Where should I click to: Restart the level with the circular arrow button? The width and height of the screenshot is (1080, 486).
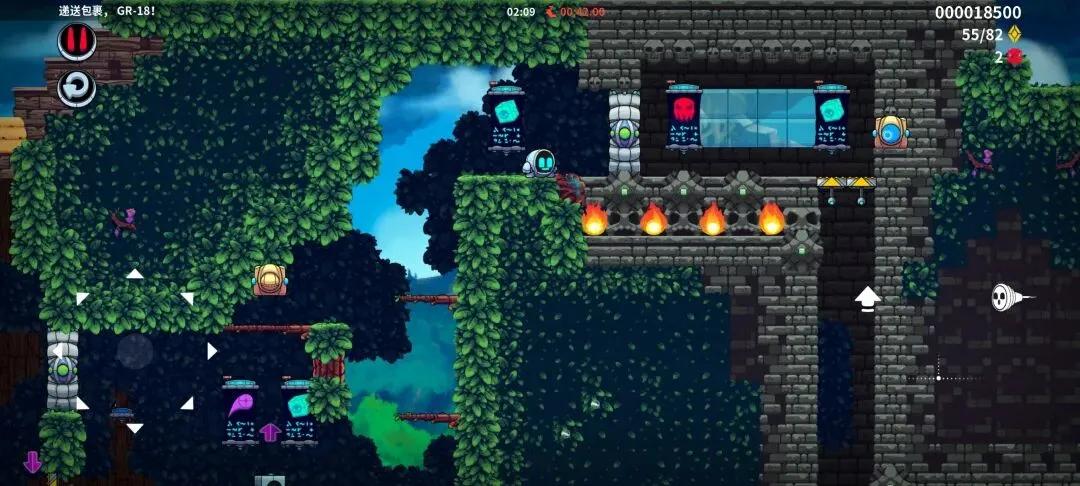click(x=77, y=88)
